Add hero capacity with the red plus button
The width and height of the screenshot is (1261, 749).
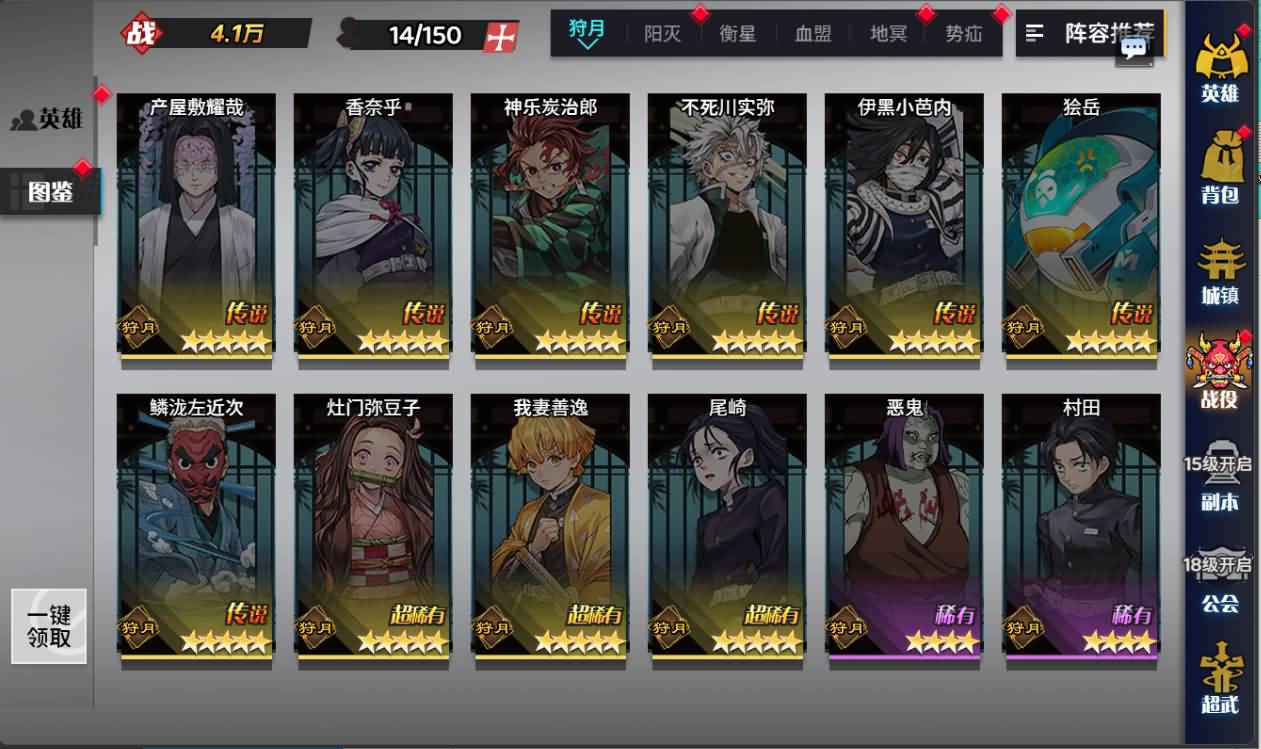501,36
